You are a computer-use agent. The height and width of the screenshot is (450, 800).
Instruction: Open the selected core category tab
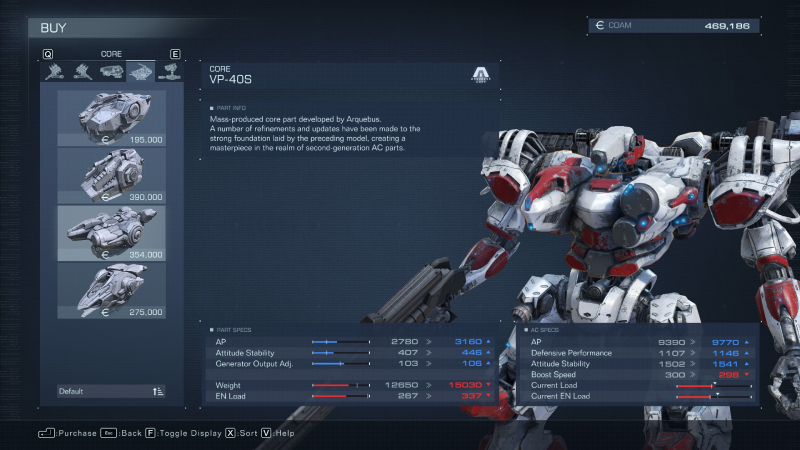click(139, 71)
